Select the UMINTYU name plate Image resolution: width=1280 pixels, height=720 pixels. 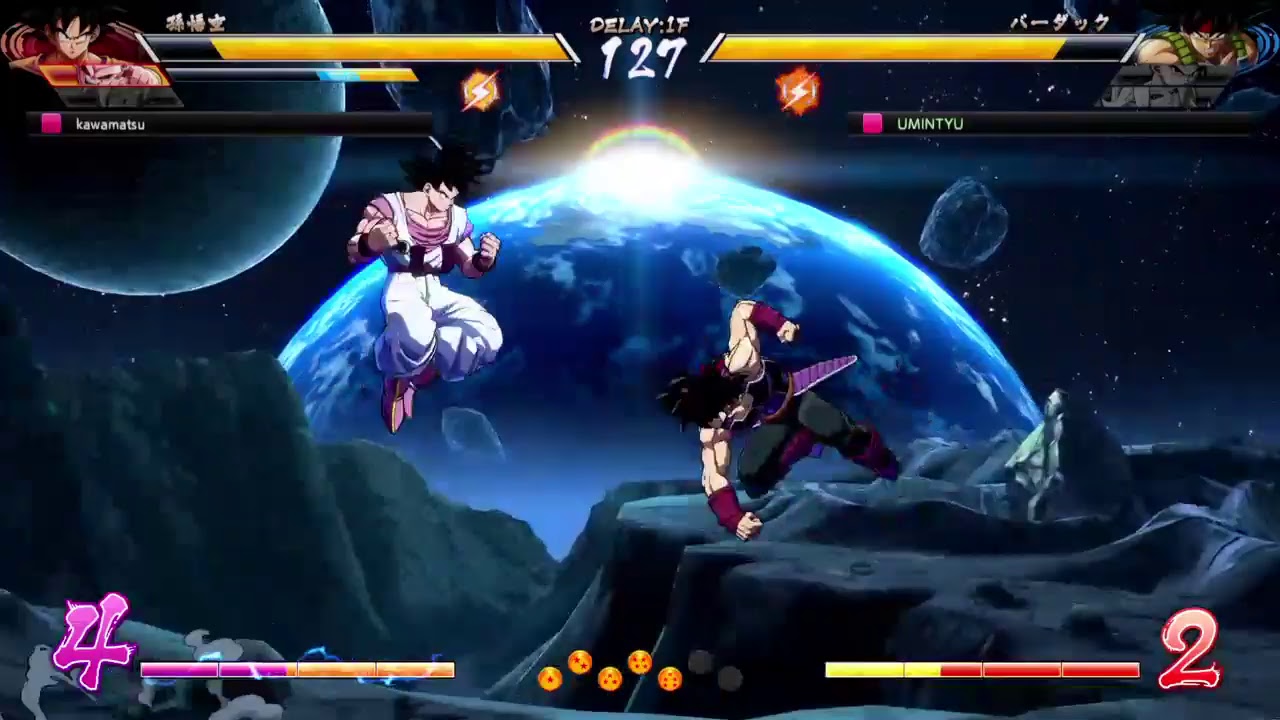930,122
